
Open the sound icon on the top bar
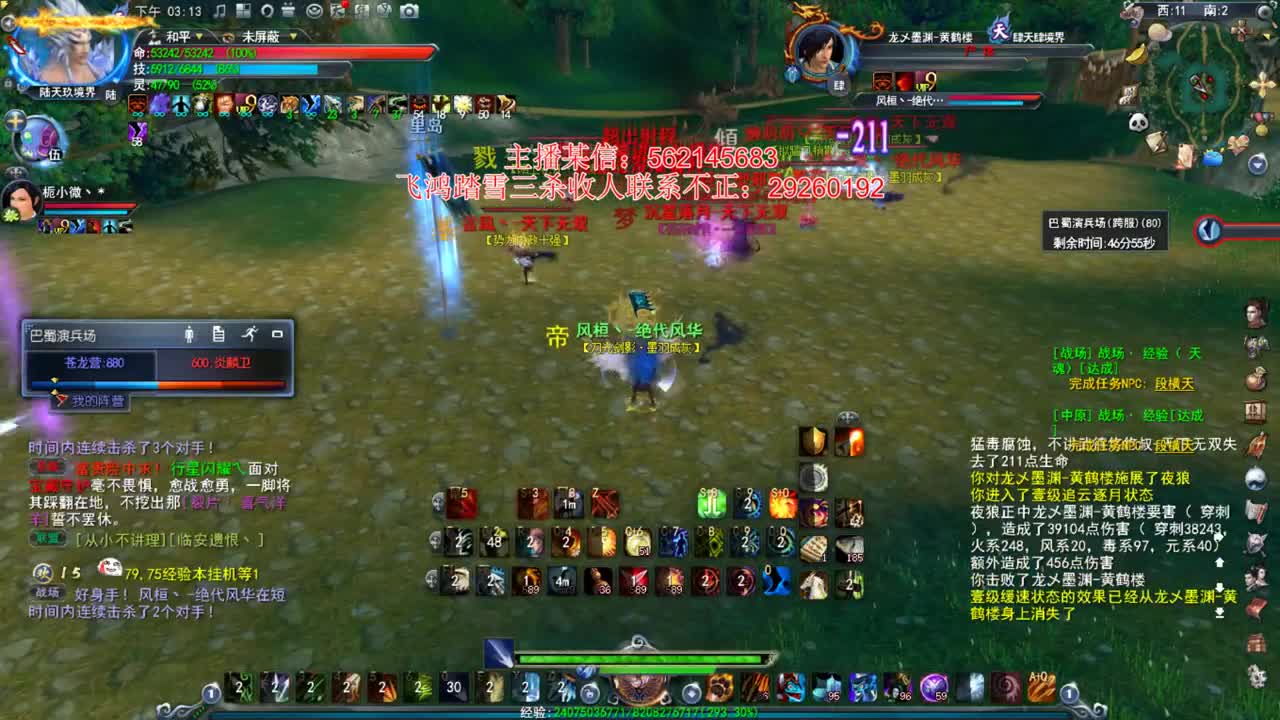(x=221, y=12)
